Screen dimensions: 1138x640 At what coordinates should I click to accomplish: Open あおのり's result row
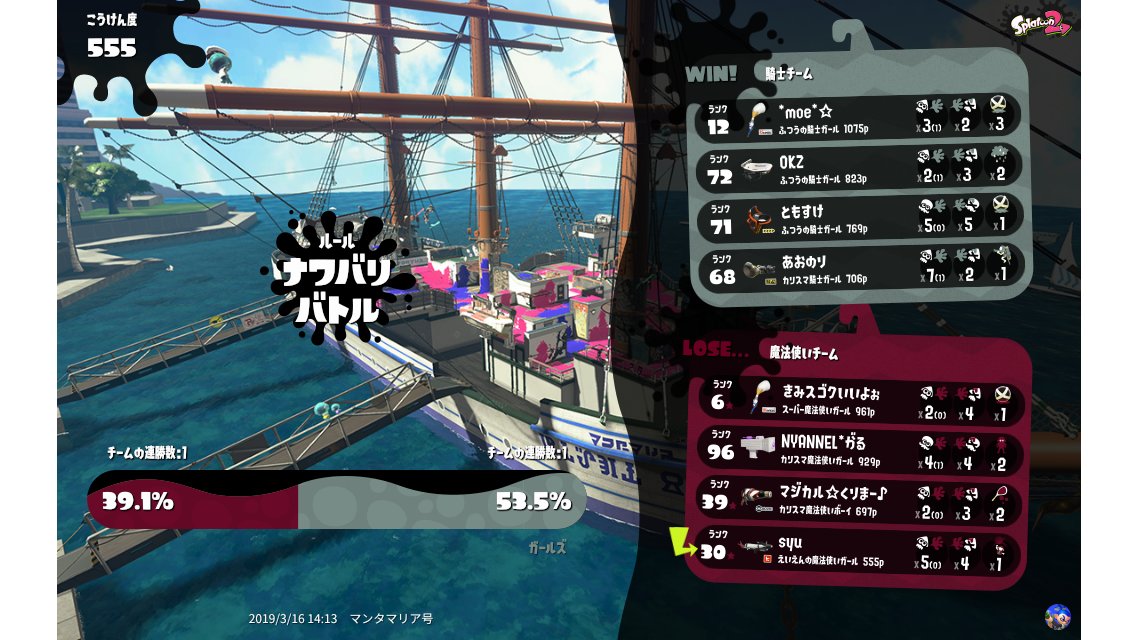(x=858, y=267)
